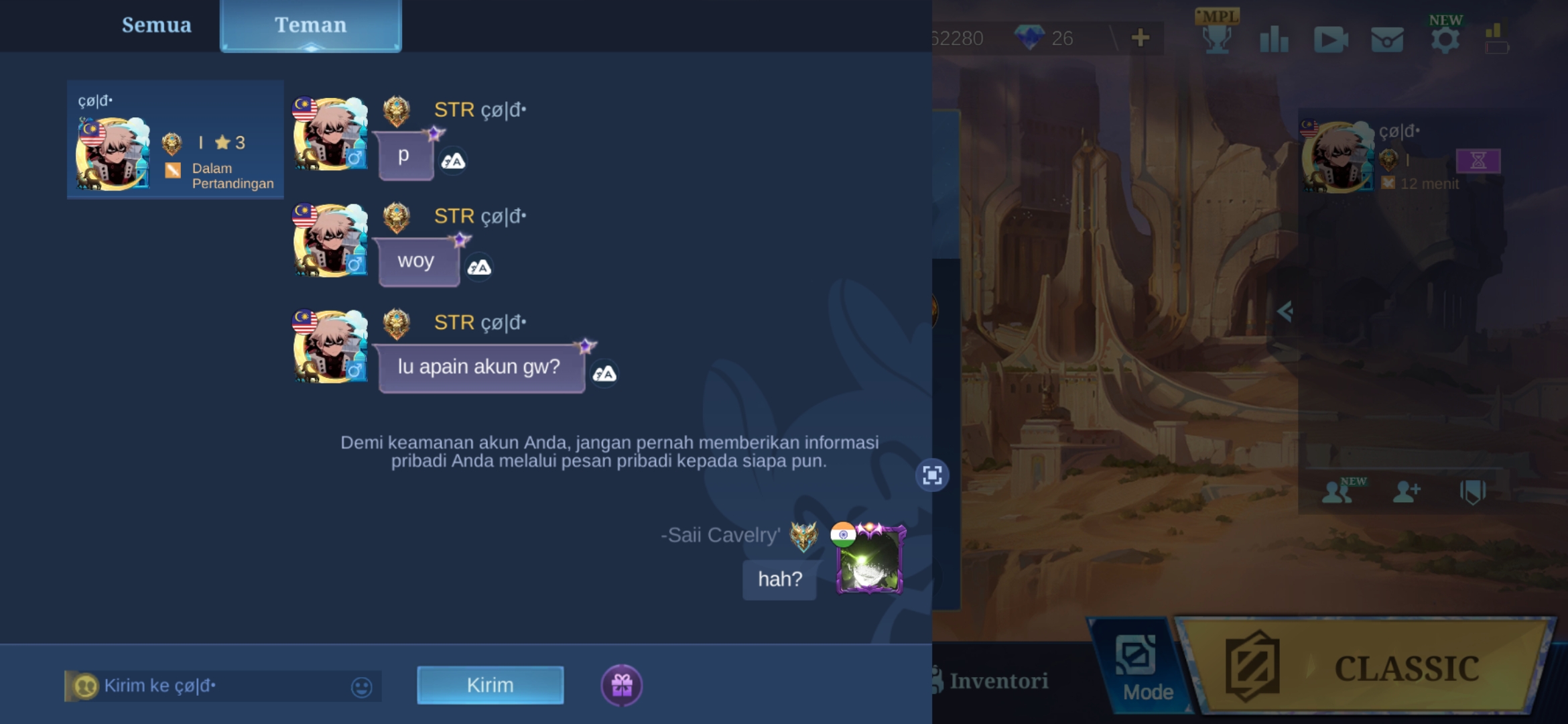Translate the 'woy' message
Screen dimensions: 1568x724
click(479, 267)
